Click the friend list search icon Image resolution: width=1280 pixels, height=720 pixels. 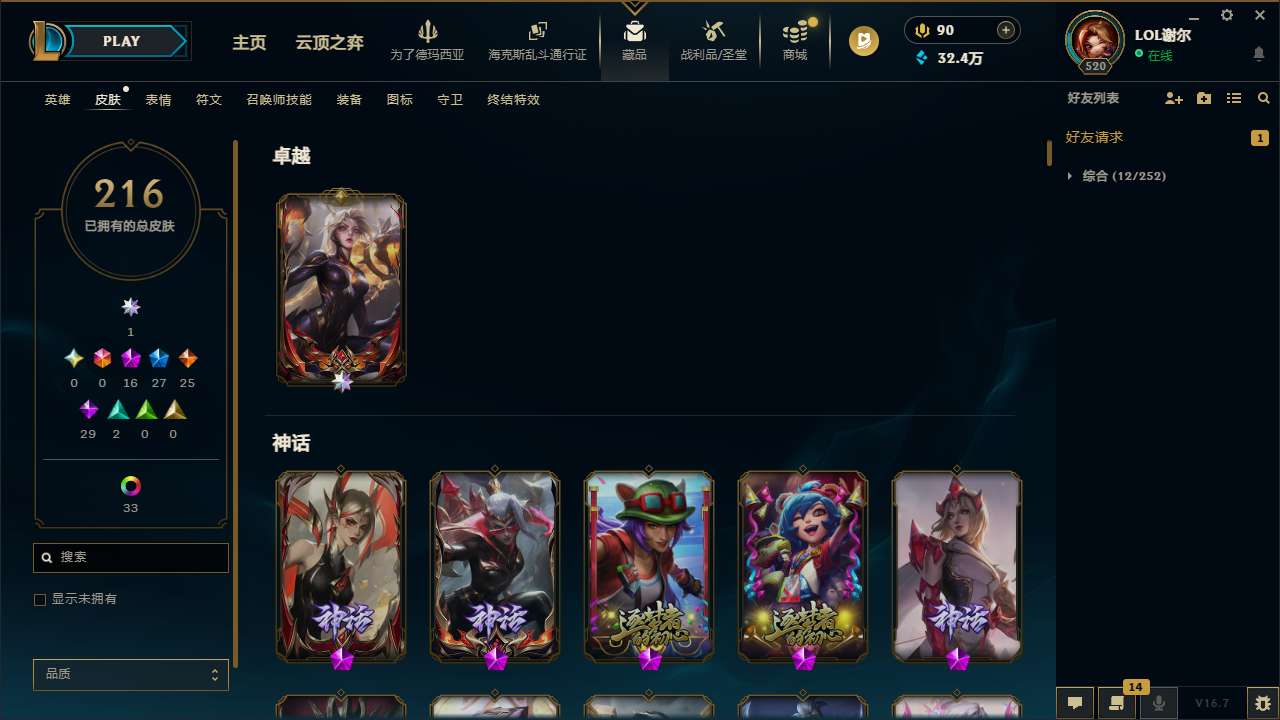[1264, 98]
